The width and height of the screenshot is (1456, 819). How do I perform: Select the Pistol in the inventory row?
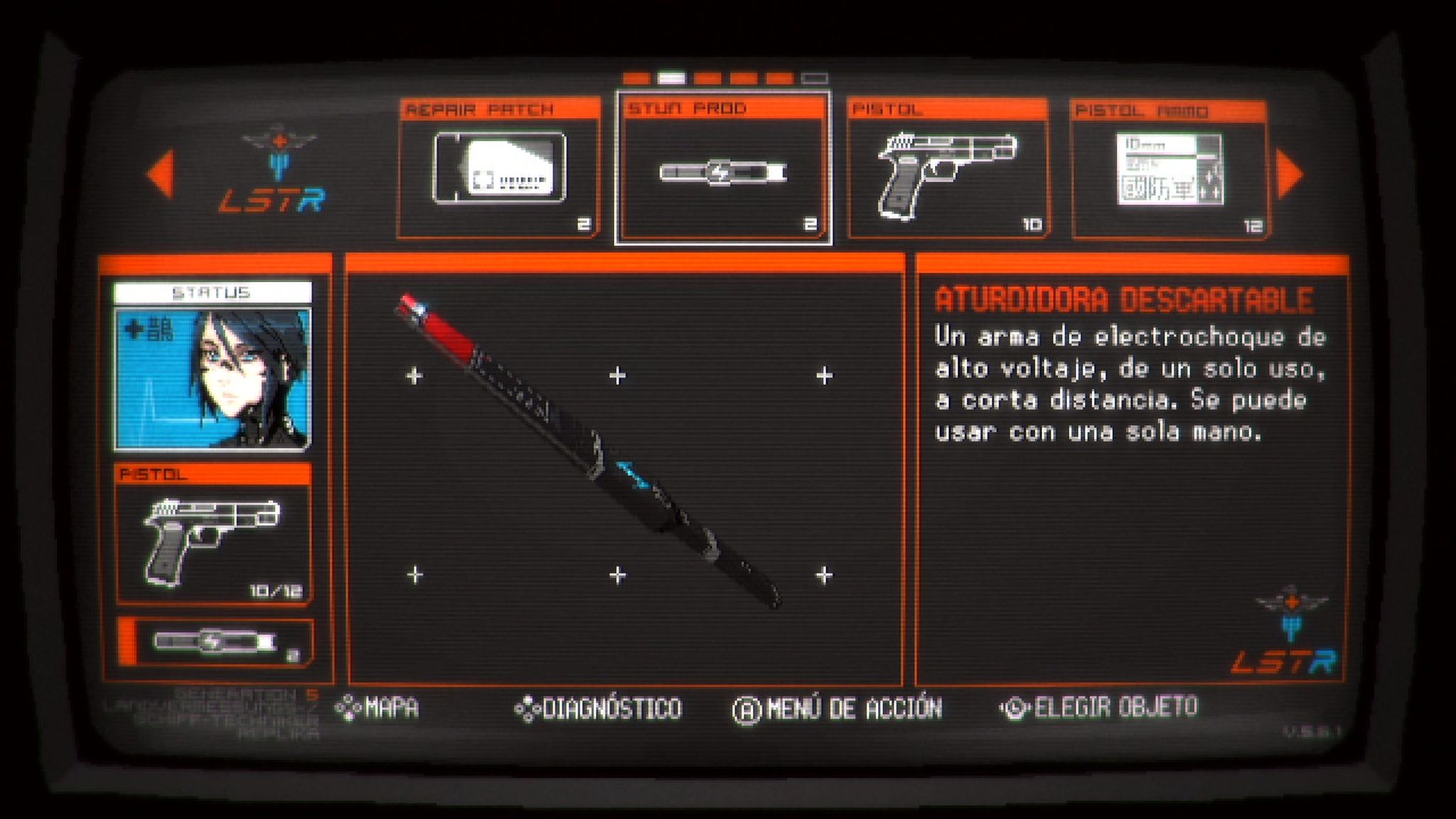(948, 169)
